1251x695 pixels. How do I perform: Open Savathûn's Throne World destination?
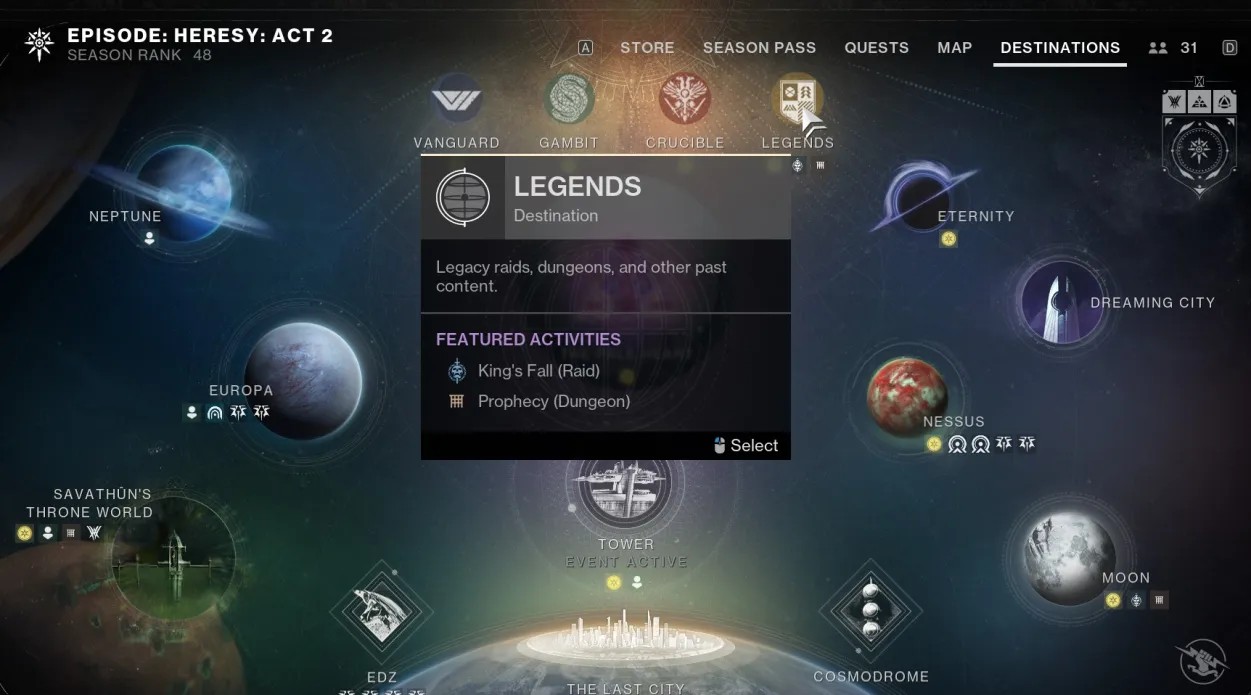(174, 557)
